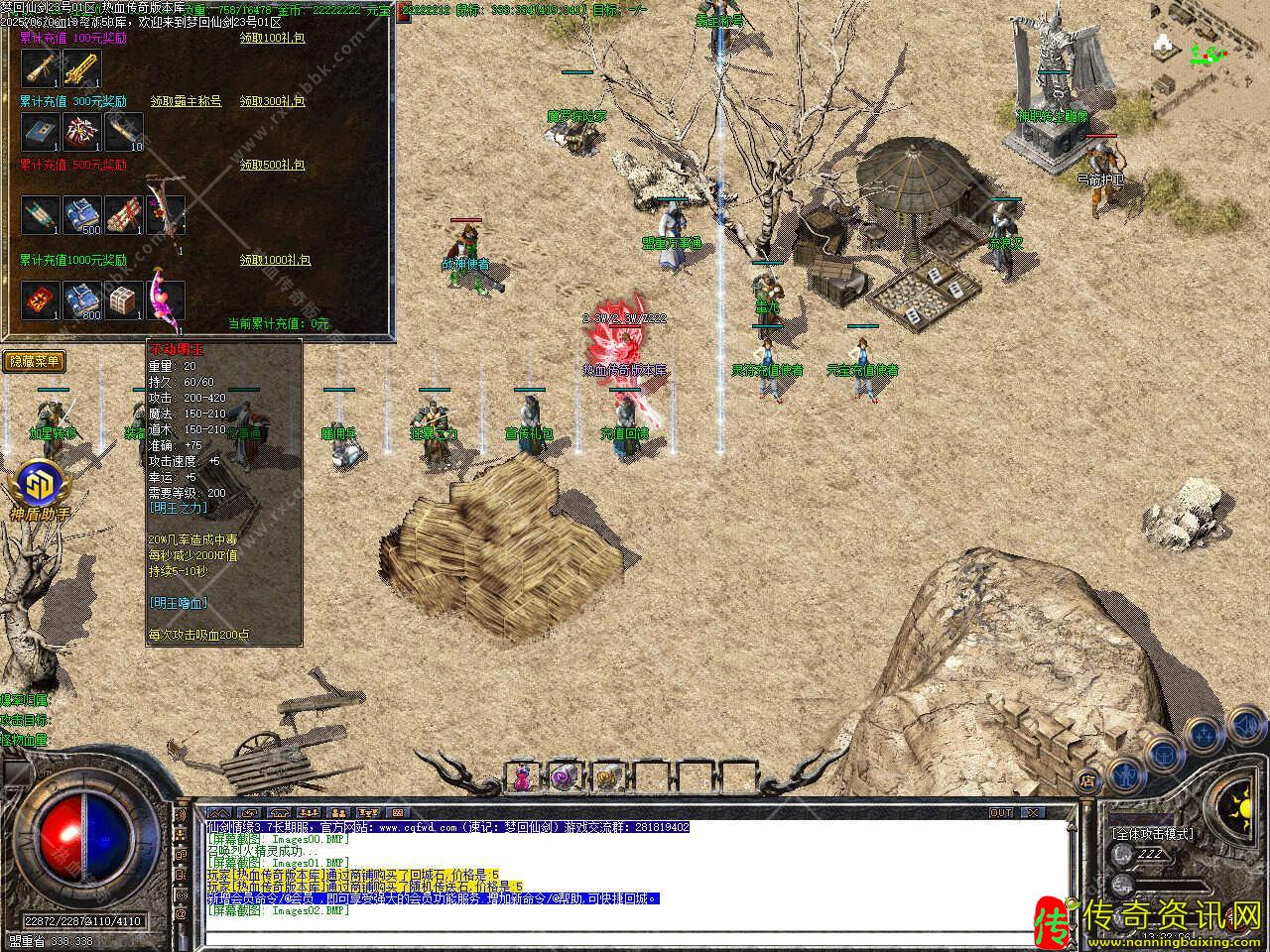
Task: Claim the 500 gift pack link
Action: click(x=272, y=165)
